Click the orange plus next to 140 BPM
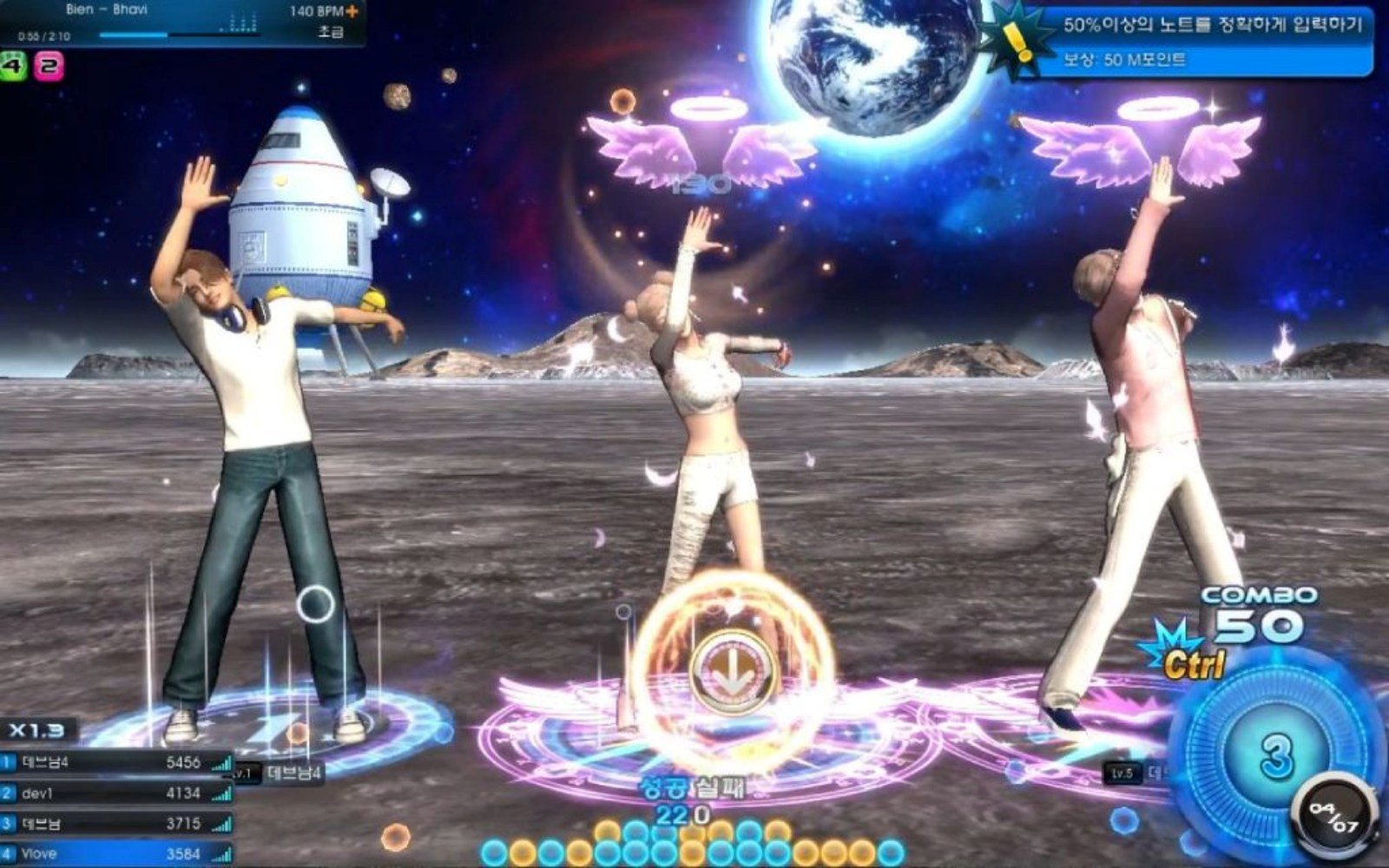 point(351,12)
